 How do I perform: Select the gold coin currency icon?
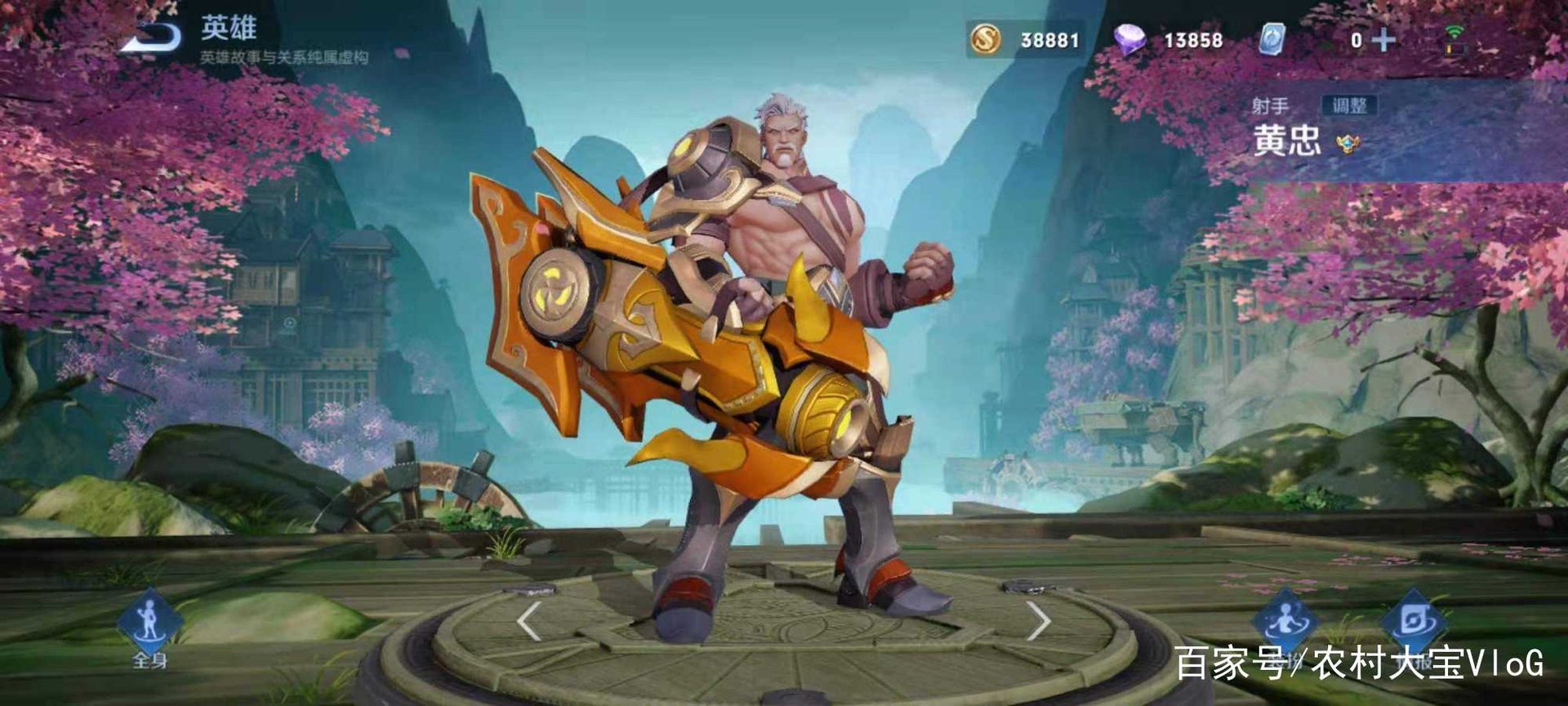pos(986,39)
